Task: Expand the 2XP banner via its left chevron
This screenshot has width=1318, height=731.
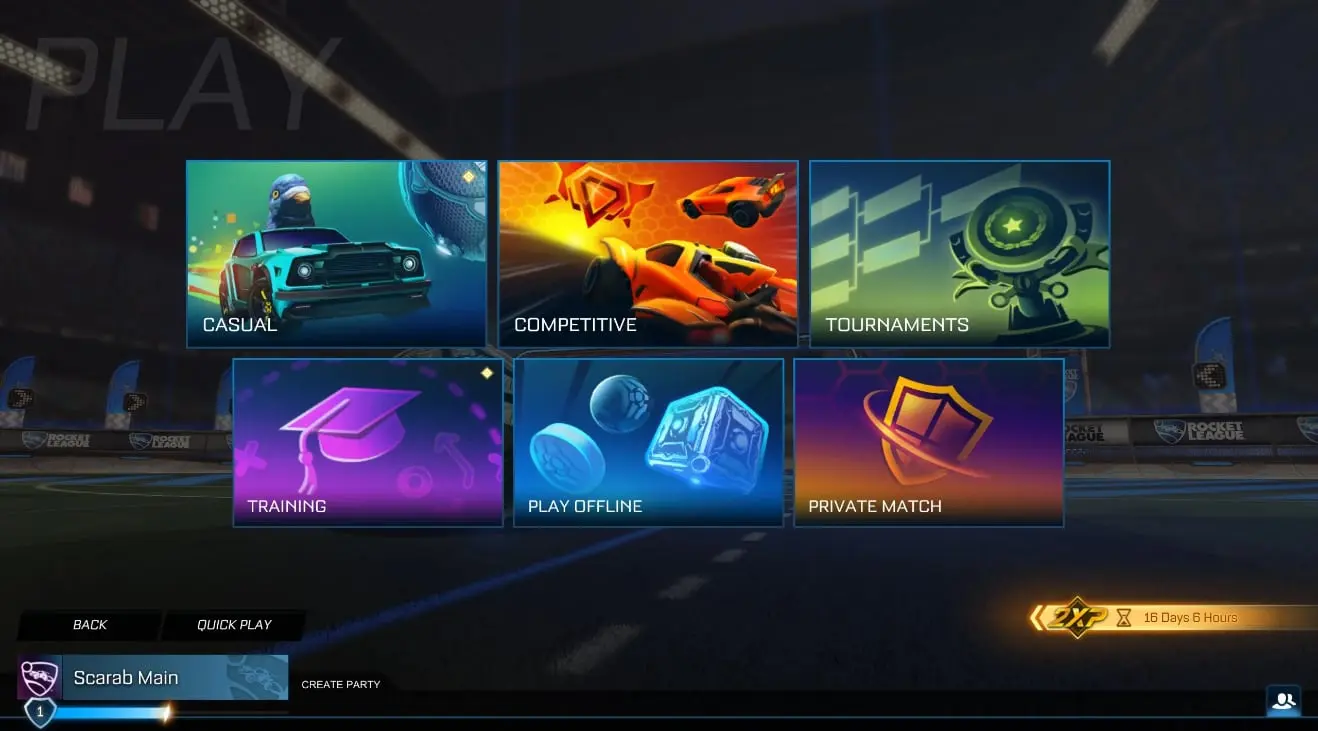Action: click(x=1038, y=618)
